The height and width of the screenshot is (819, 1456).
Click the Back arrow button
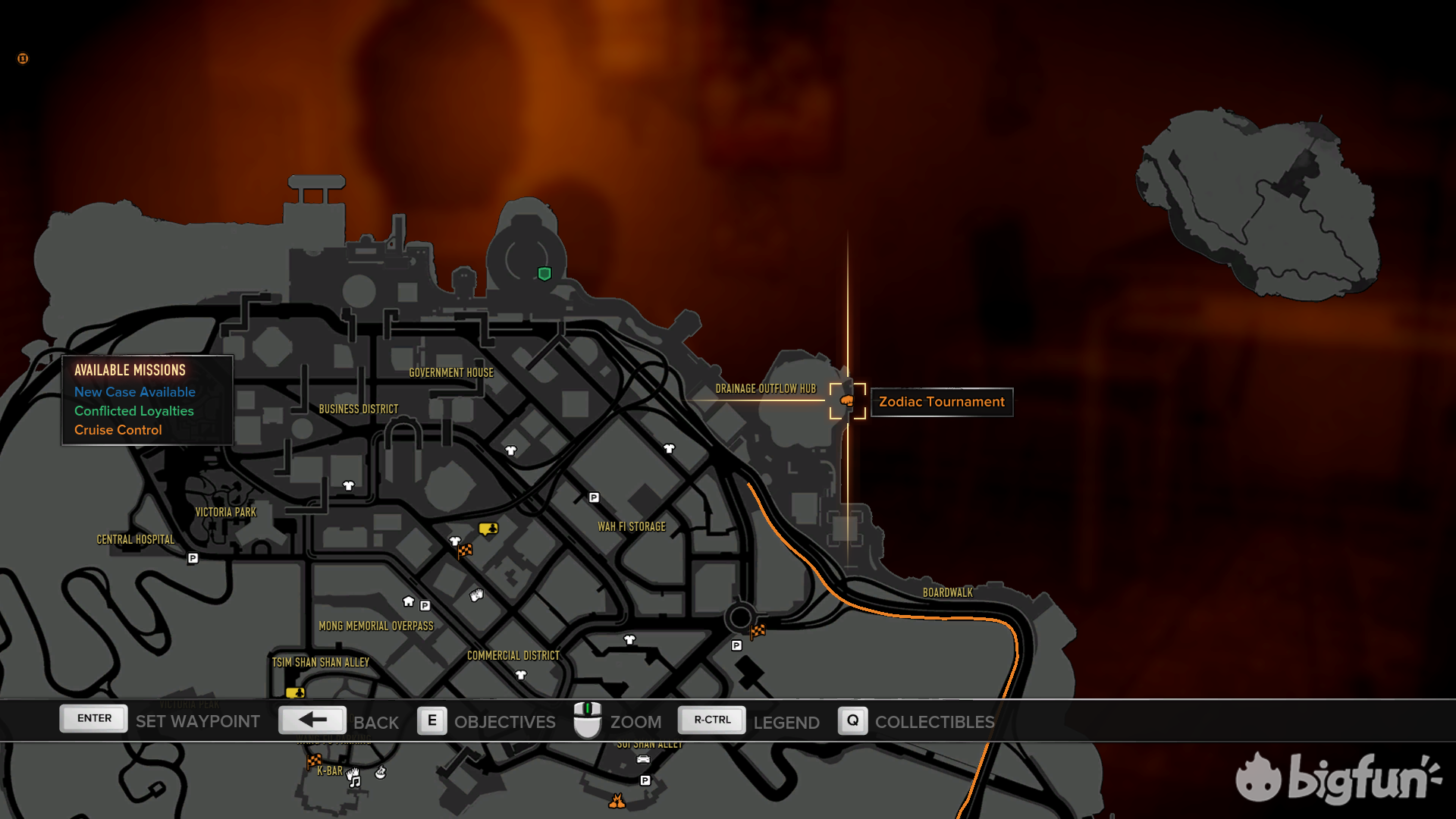[x=312, y=720]
